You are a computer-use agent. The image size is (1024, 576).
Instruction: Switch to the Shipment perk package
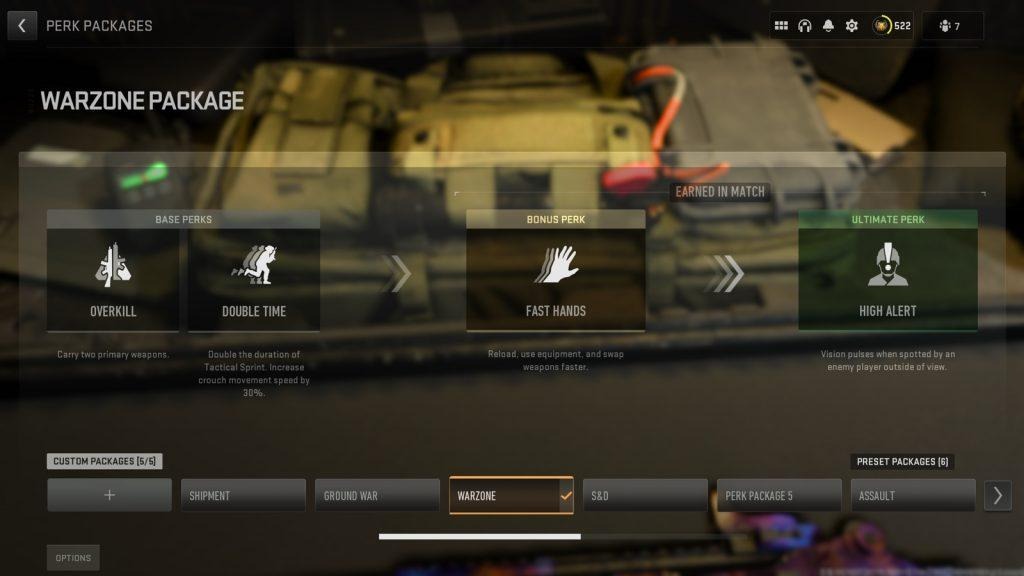[243, 495]
